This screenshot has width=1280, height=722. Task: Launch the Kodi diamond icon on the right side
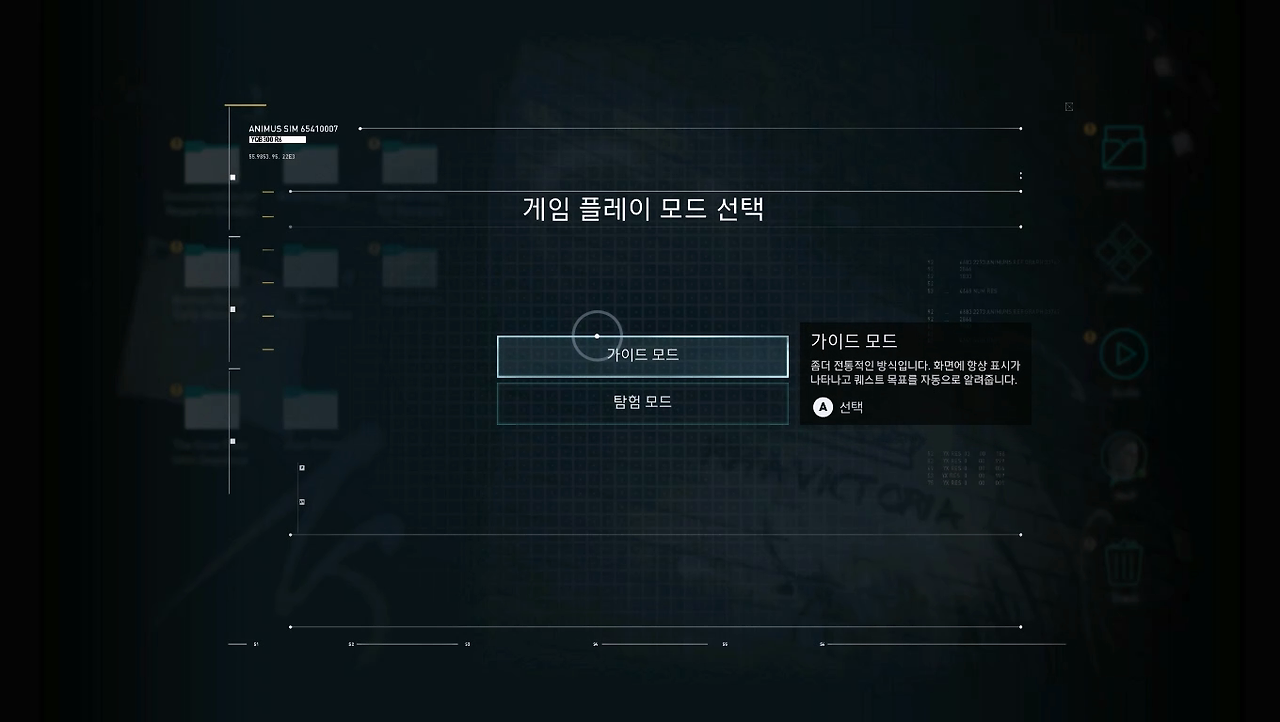tap(1124, 252)
